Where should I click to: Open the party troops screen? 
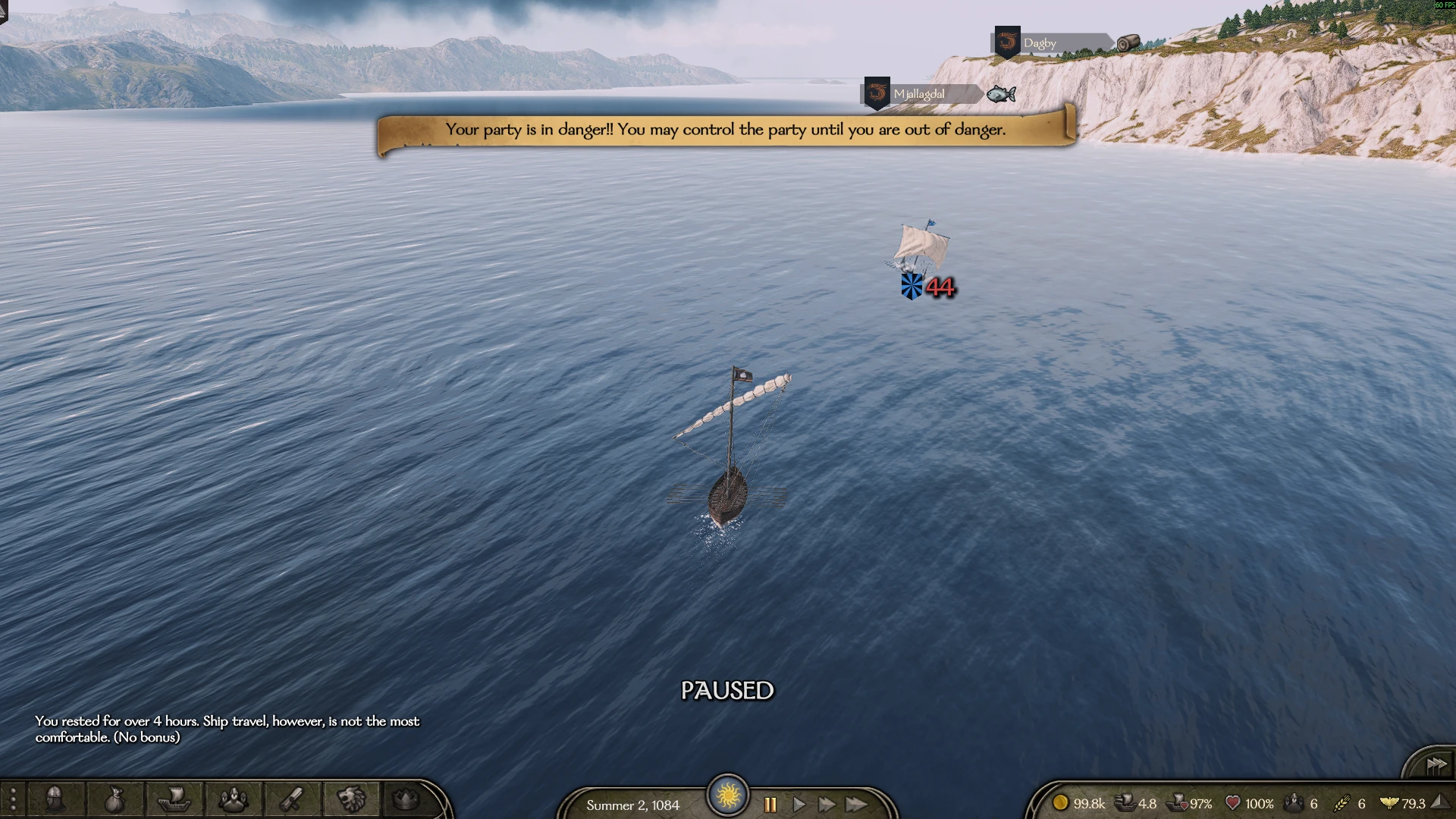click(x=233, y=799)
